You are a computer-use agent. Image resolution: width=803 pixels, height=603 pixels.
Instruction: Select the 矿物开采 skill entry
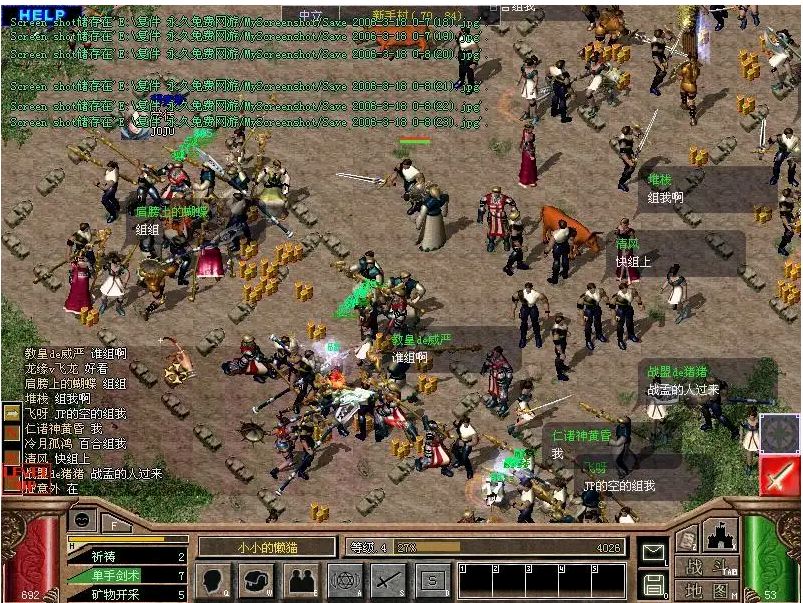(x=127, y=594)
